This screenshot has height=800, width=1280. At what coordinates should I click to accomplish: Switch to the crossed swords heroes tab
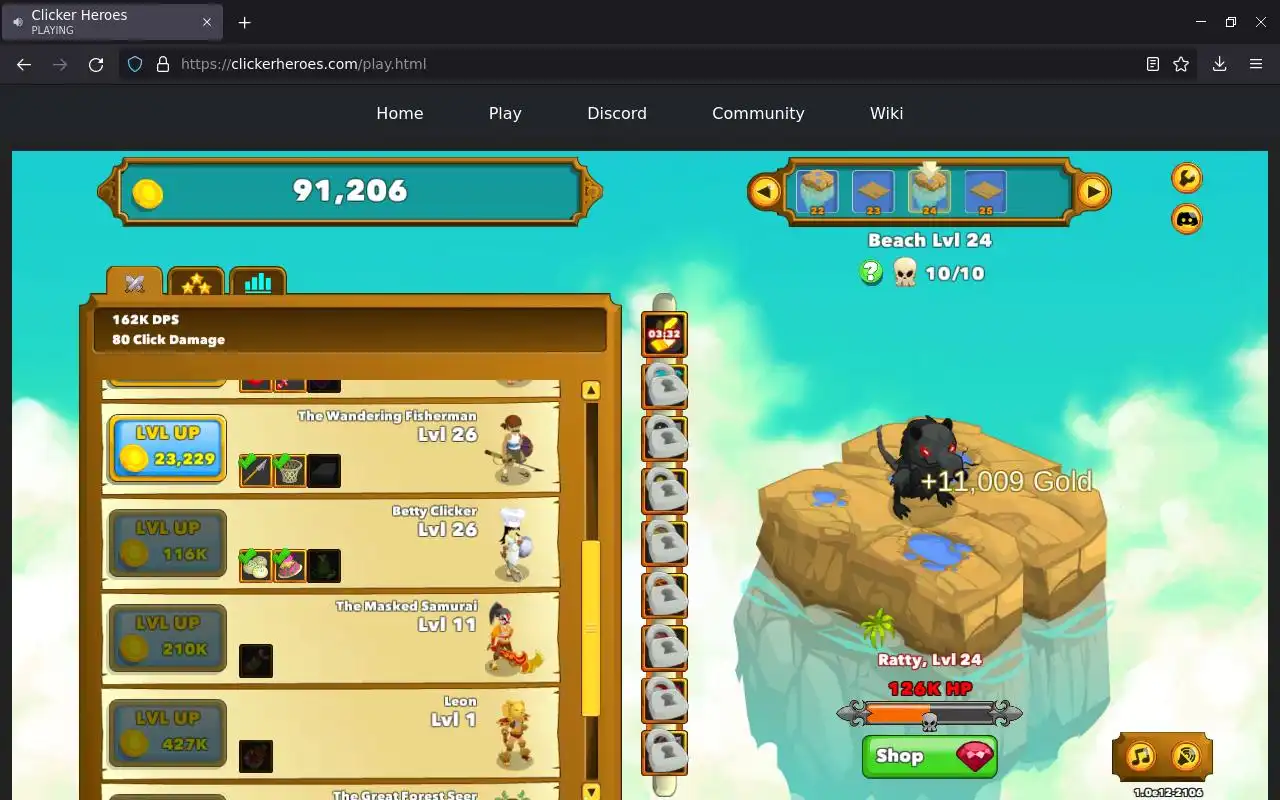click(135, 283)
